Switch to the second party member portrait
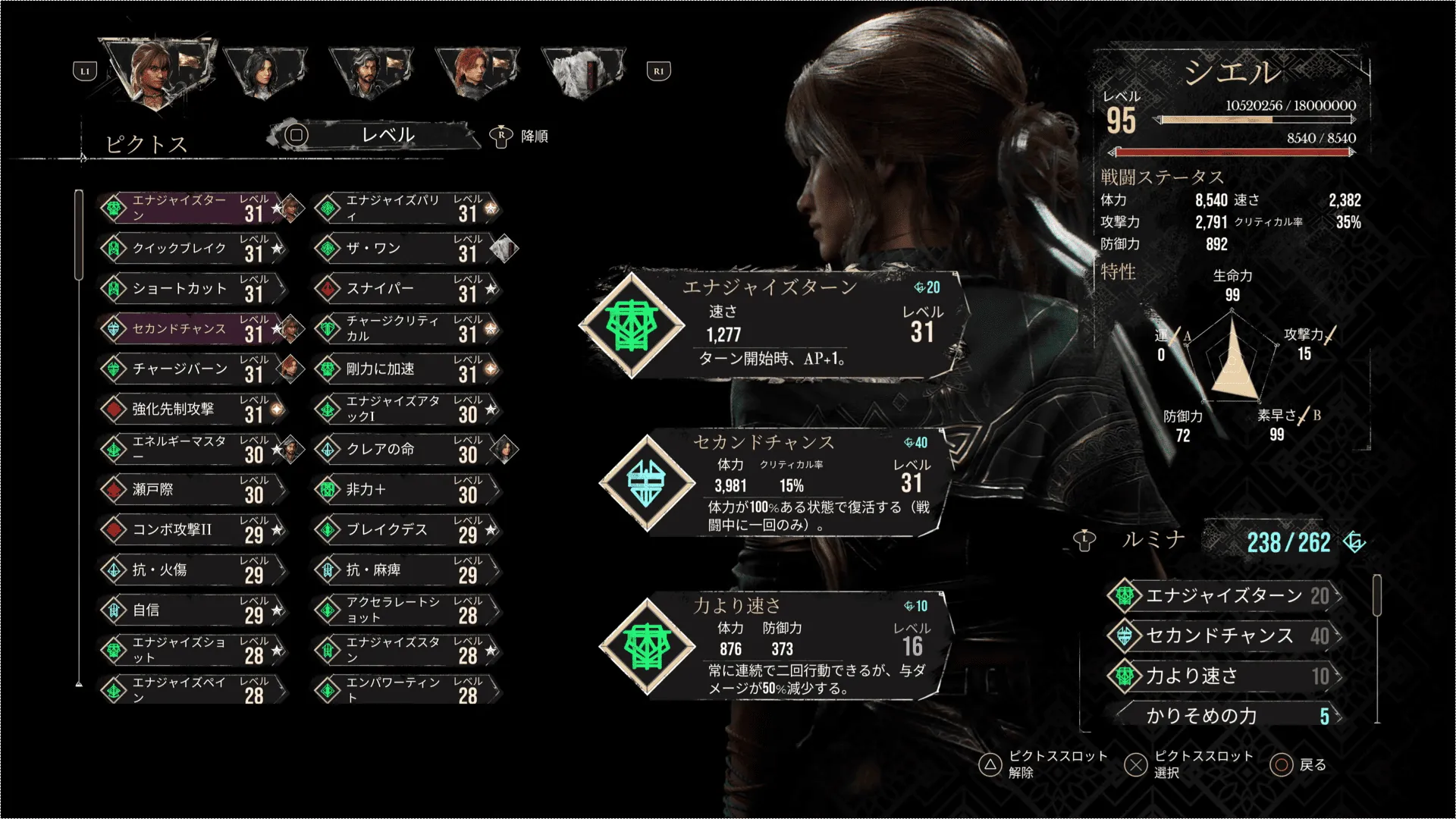The height and width of the screenshot is (819, 1456). tap(264, 72)
